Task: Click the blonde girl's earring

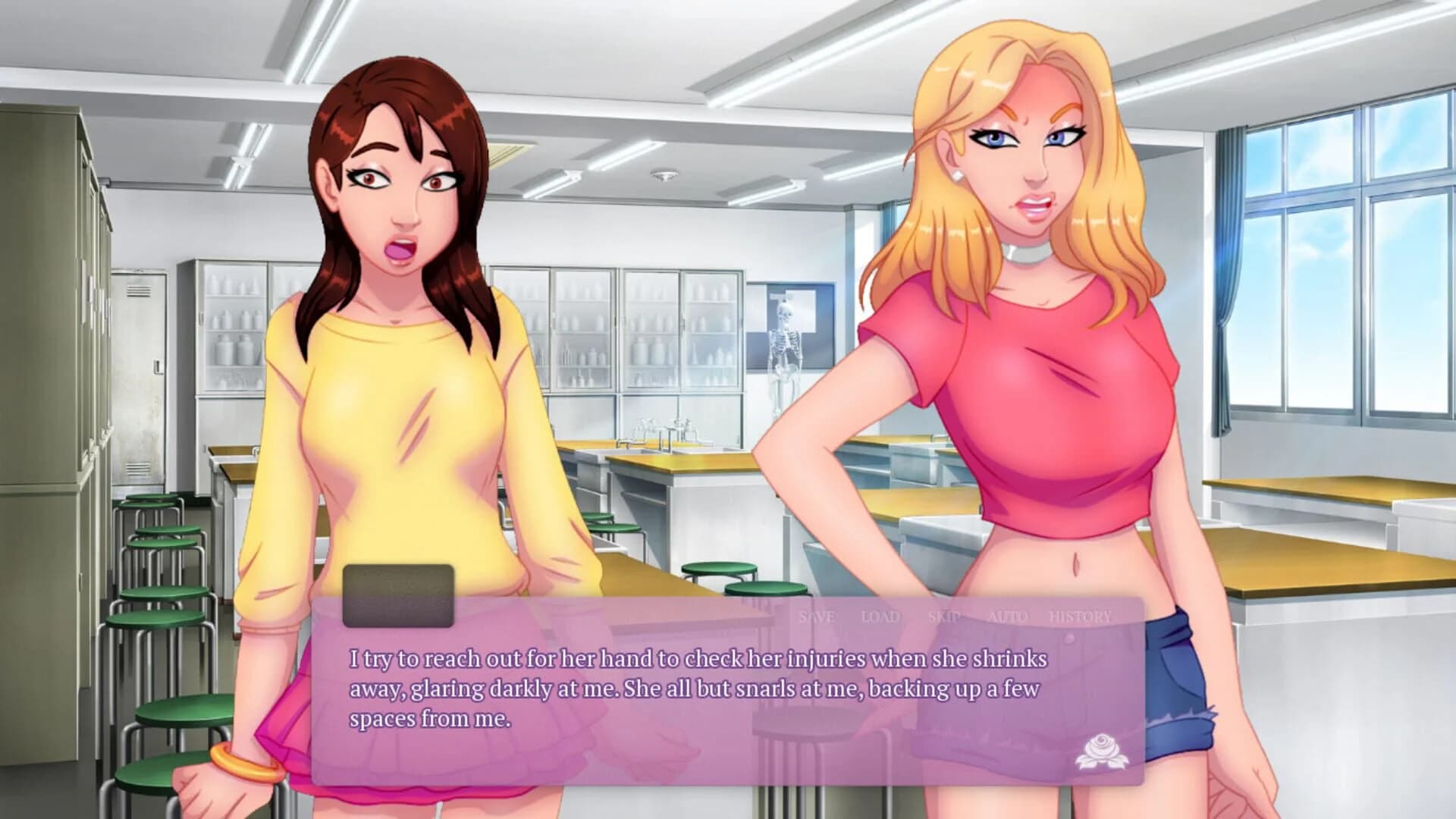Action: click(957, 177)
